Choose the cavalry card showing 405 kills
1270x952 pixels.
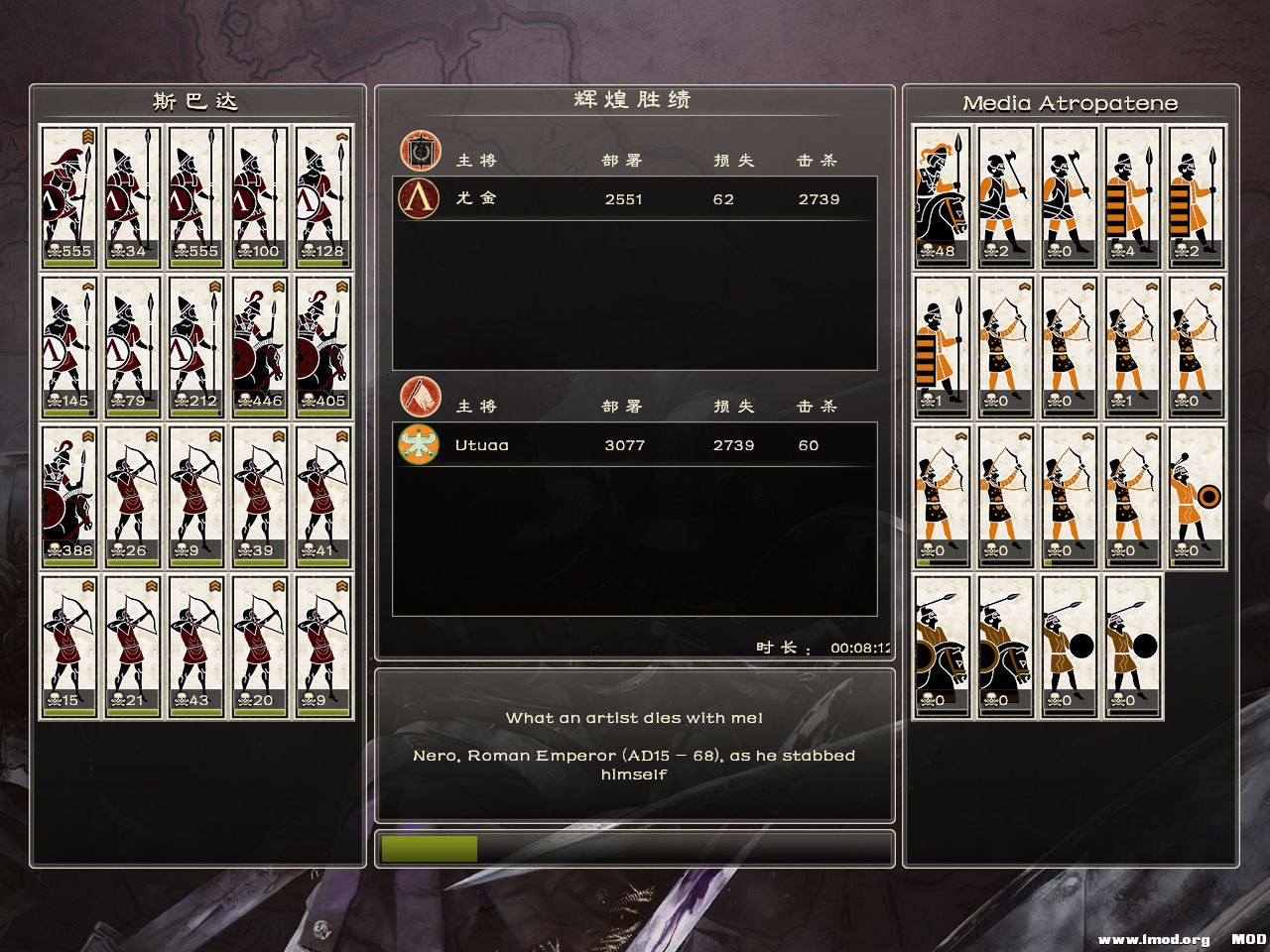[322, 347]
